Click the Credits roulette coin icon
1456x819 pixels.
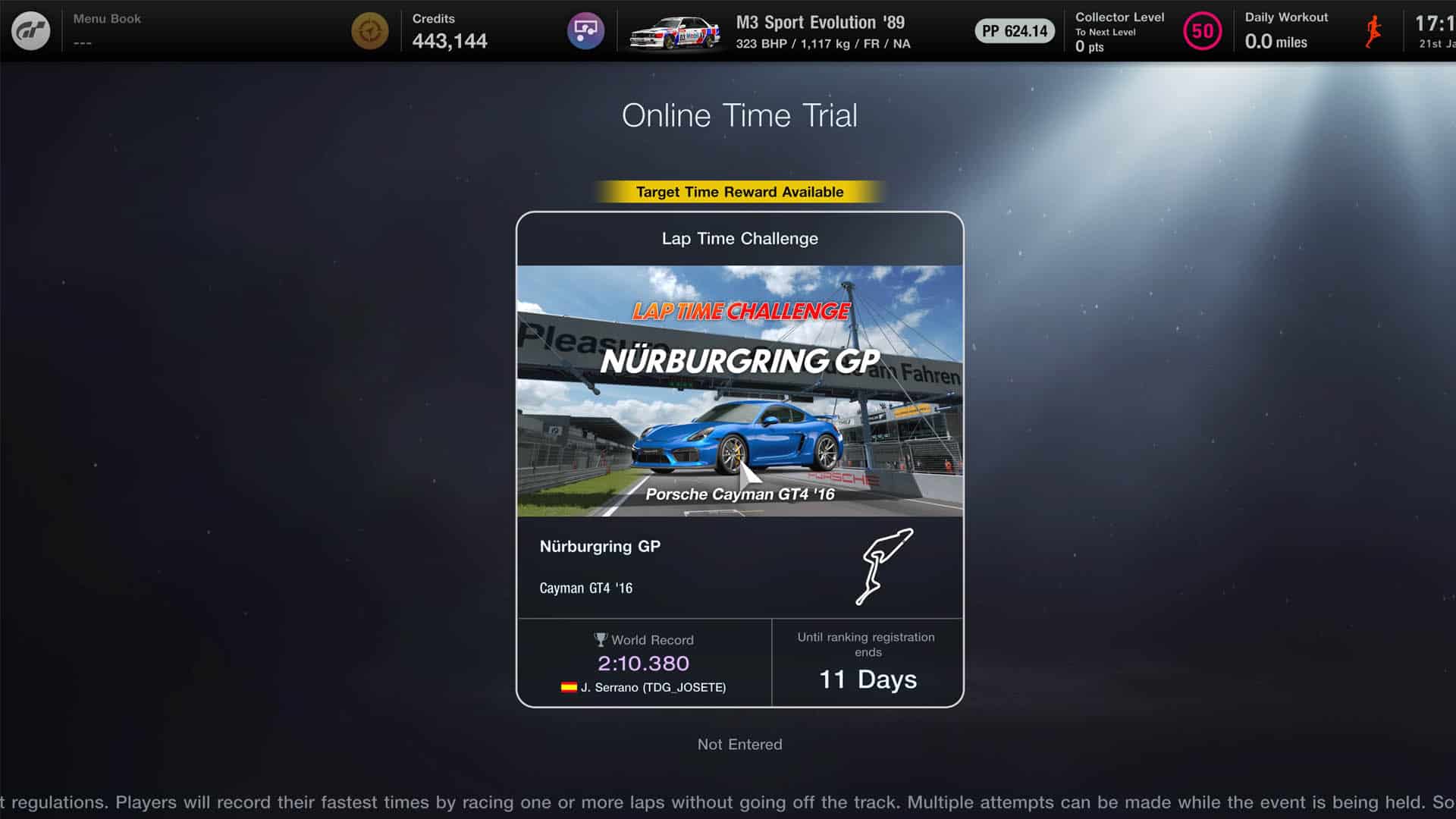369,31
